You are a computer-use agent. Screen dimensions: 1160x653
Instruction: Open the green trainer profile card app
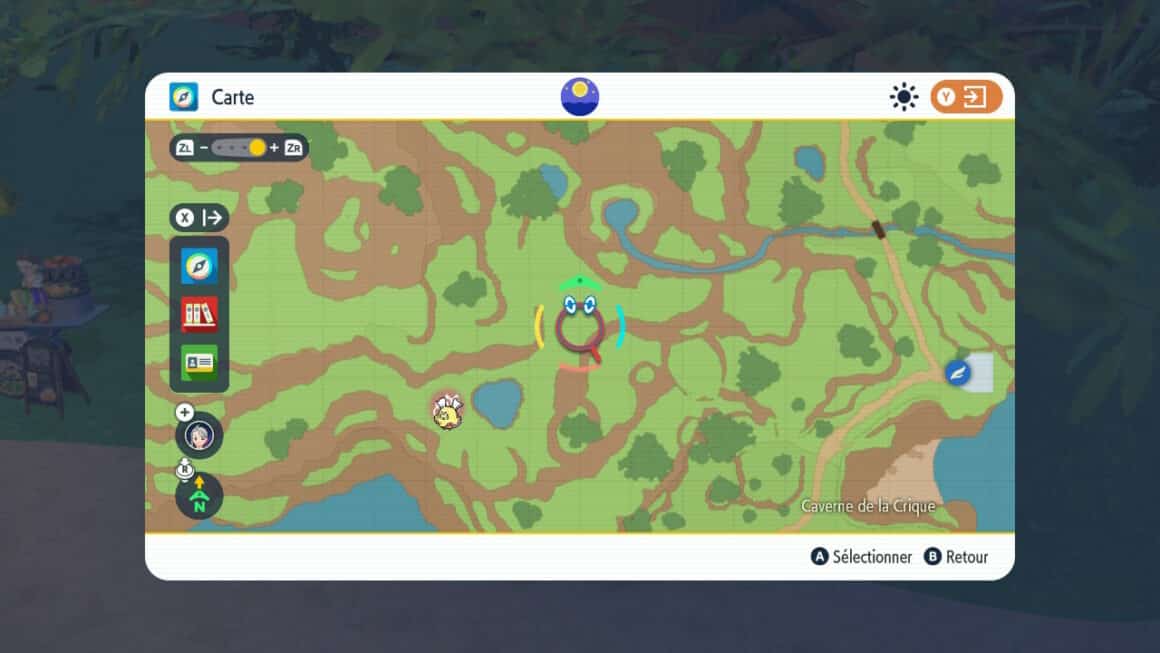pos(199,362)
